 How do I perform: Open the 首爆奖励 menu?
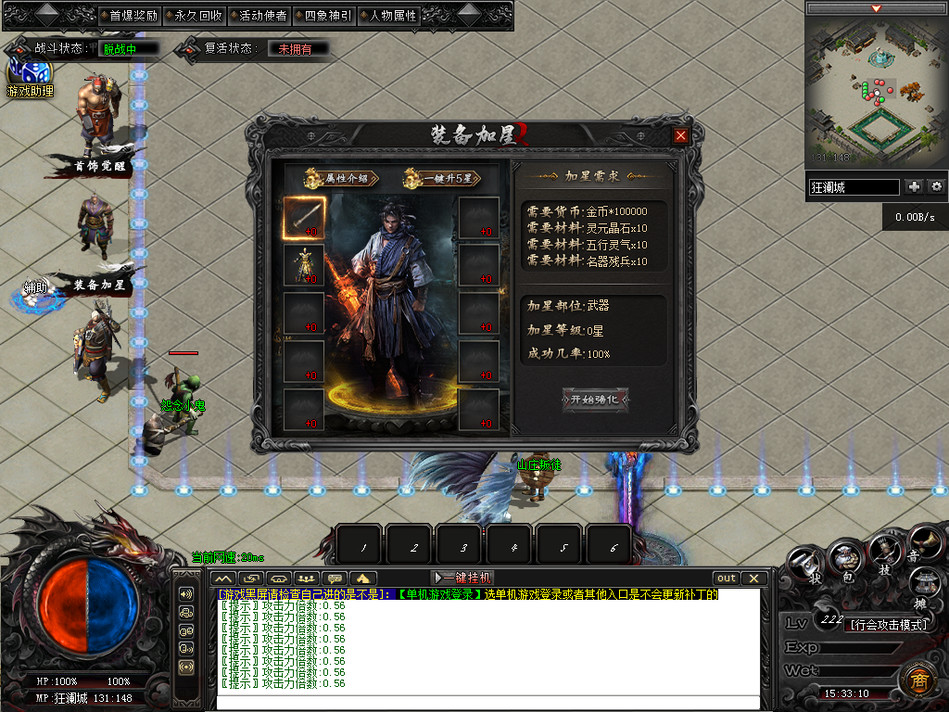pos(128,16)
